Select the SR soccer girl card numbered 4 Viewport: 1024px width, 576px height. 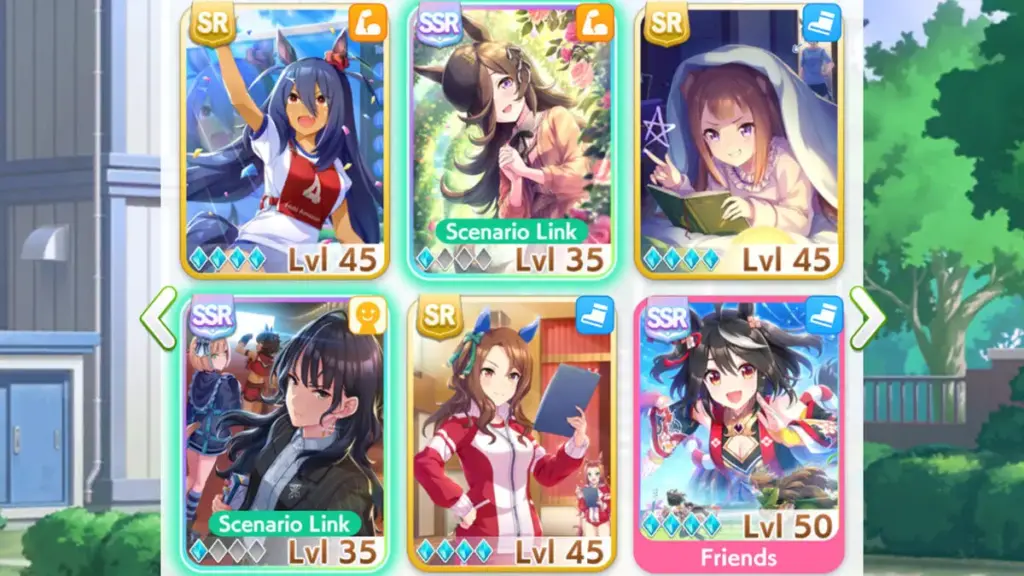[284, 140]
